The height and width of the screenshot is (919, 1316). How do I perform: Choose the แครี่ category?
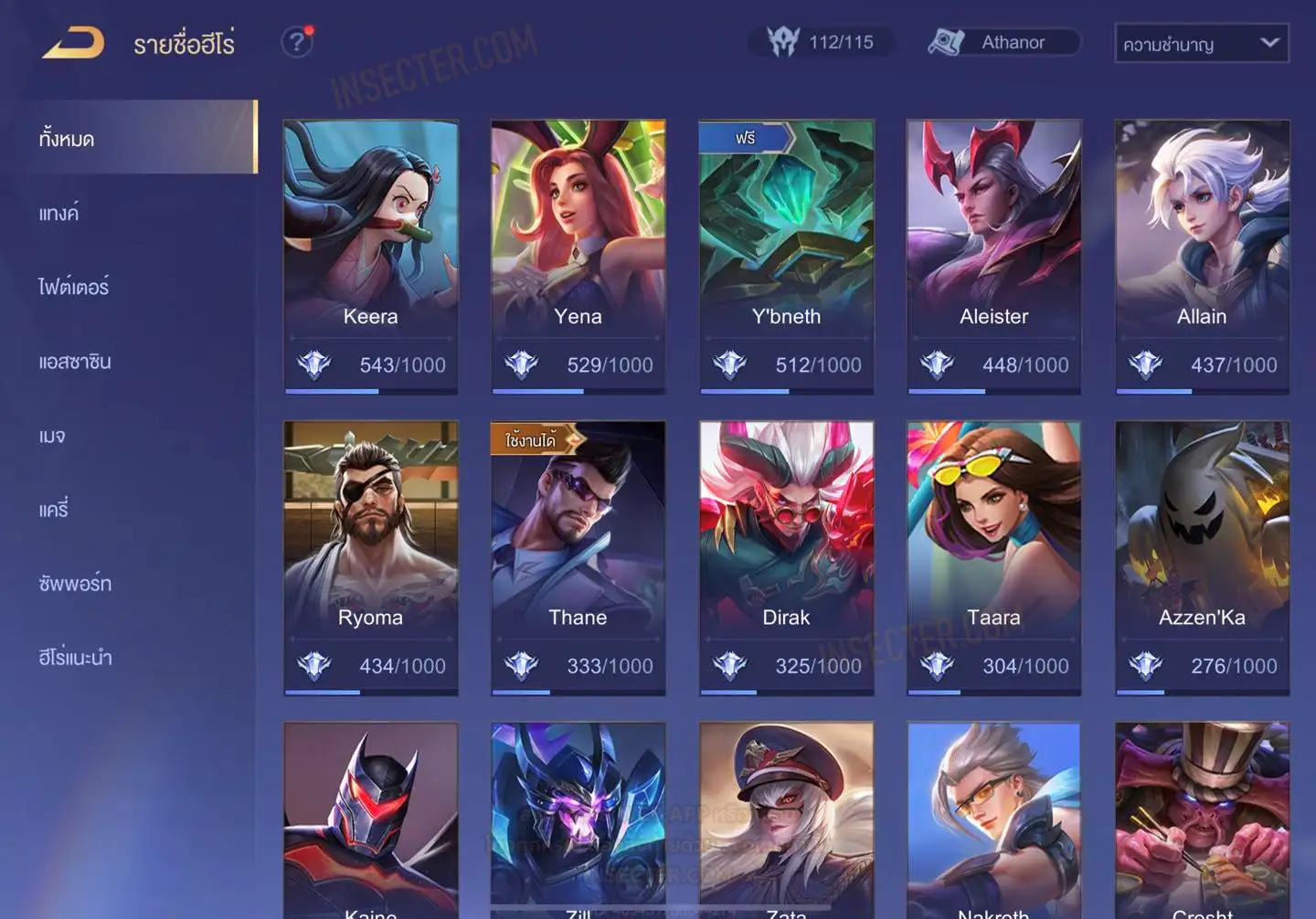(54, 510)
